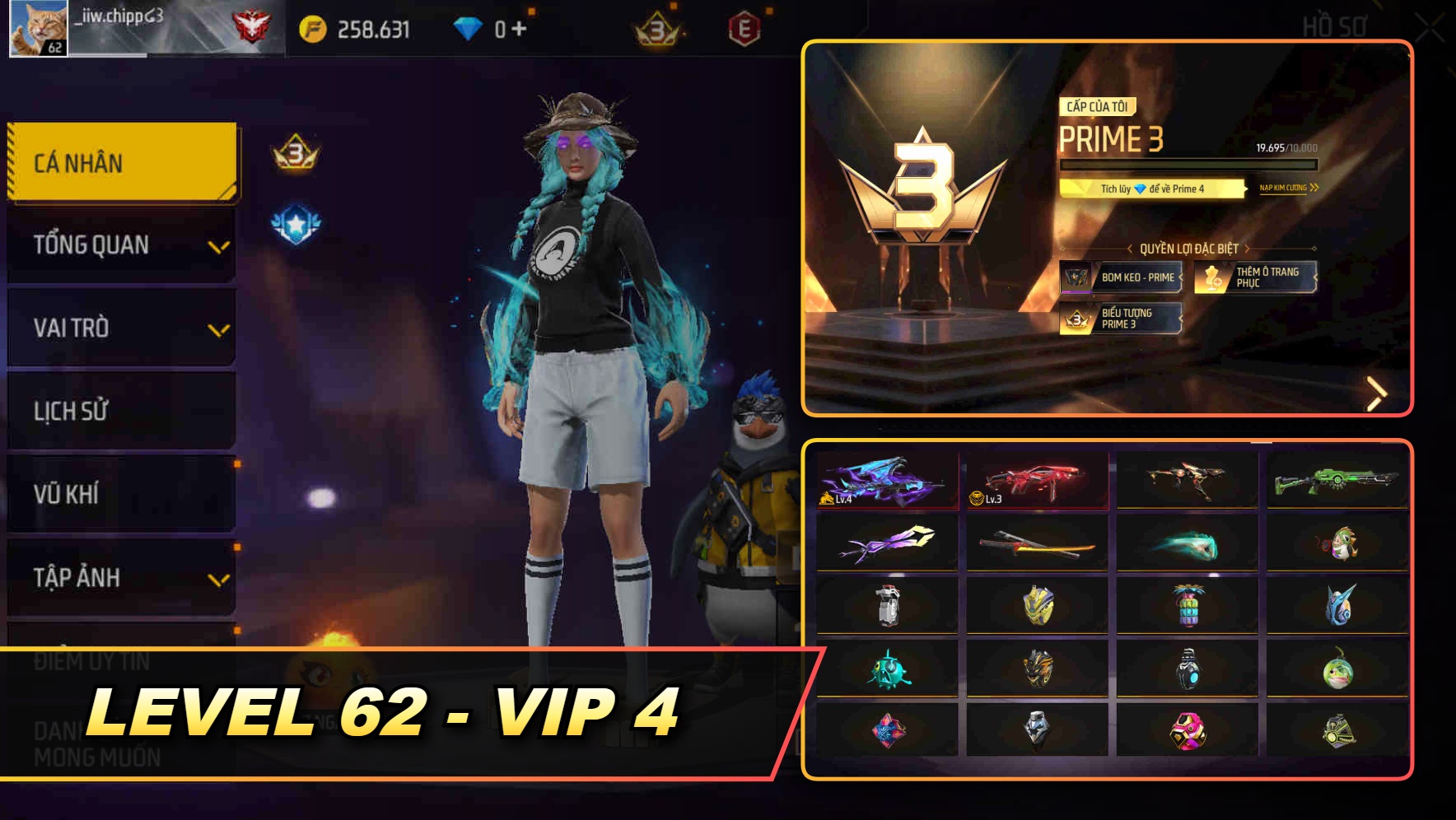Expand the TỔNG QUAN section

119,244
